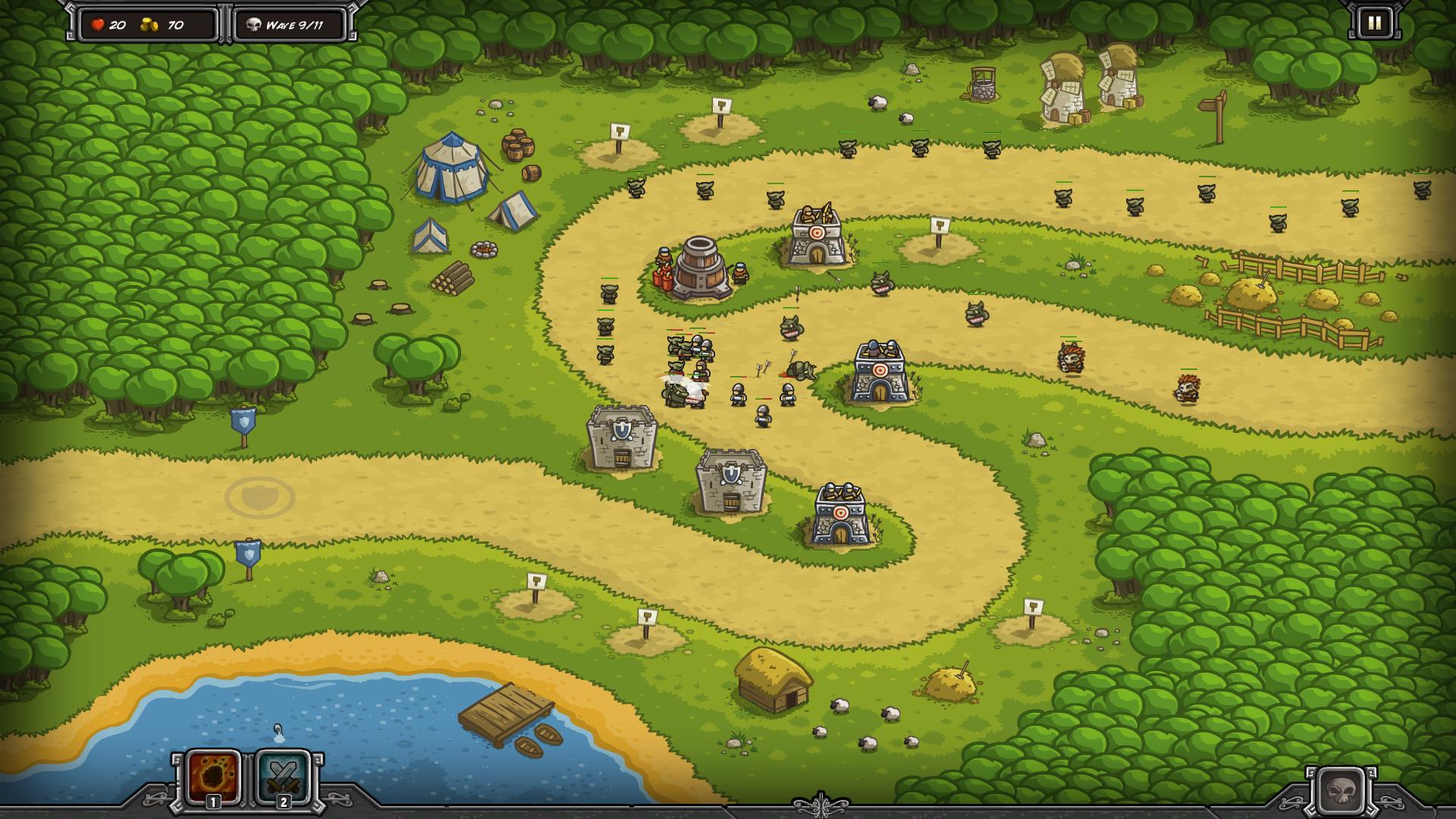The height and width of the screenshot is (819, 1456).
Task: Call reinforcements with the crossed swords ability
Action: 284,777
